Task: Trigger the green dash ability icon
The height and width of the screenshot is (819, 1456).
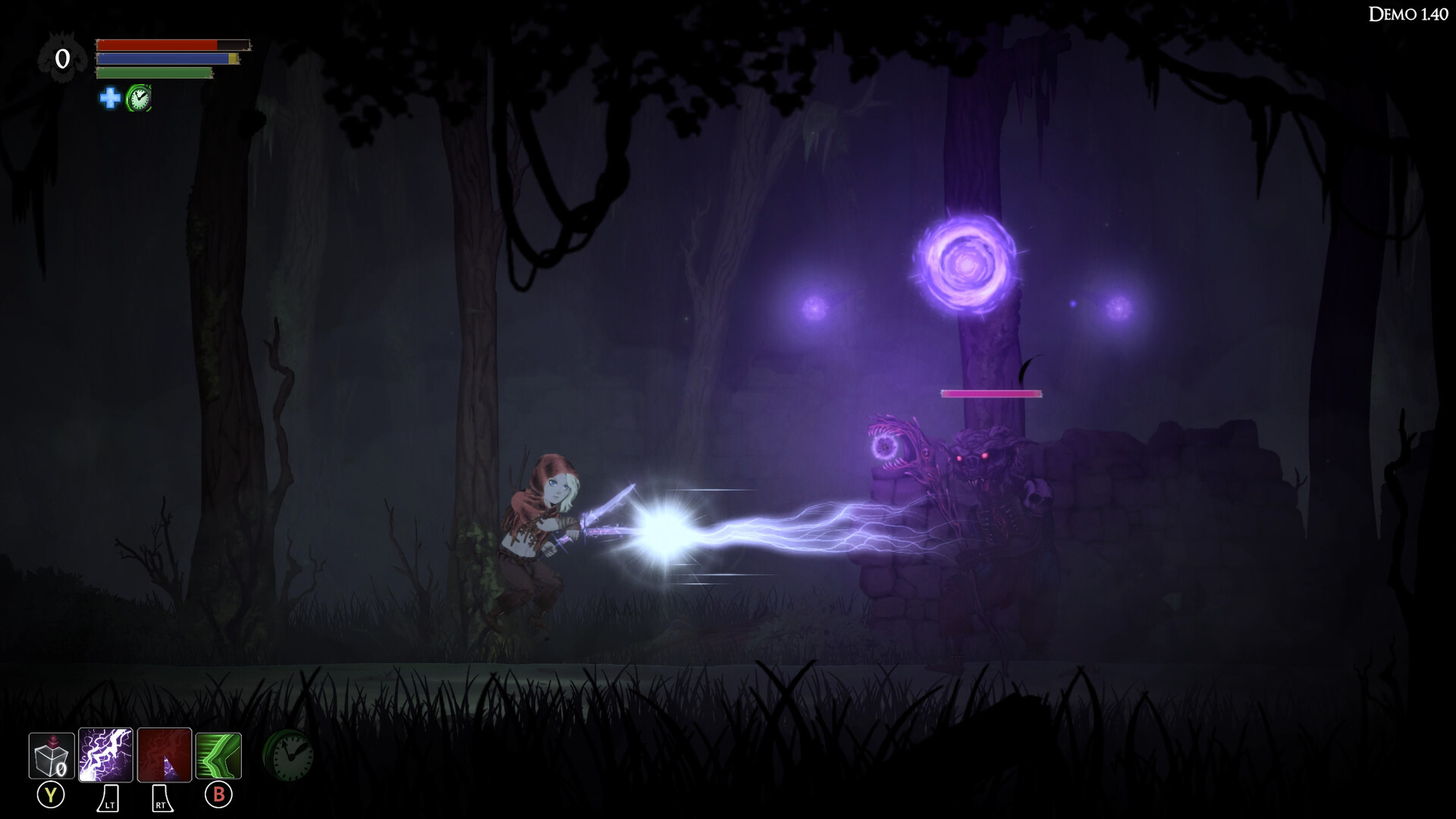Action: pos(218,755)
